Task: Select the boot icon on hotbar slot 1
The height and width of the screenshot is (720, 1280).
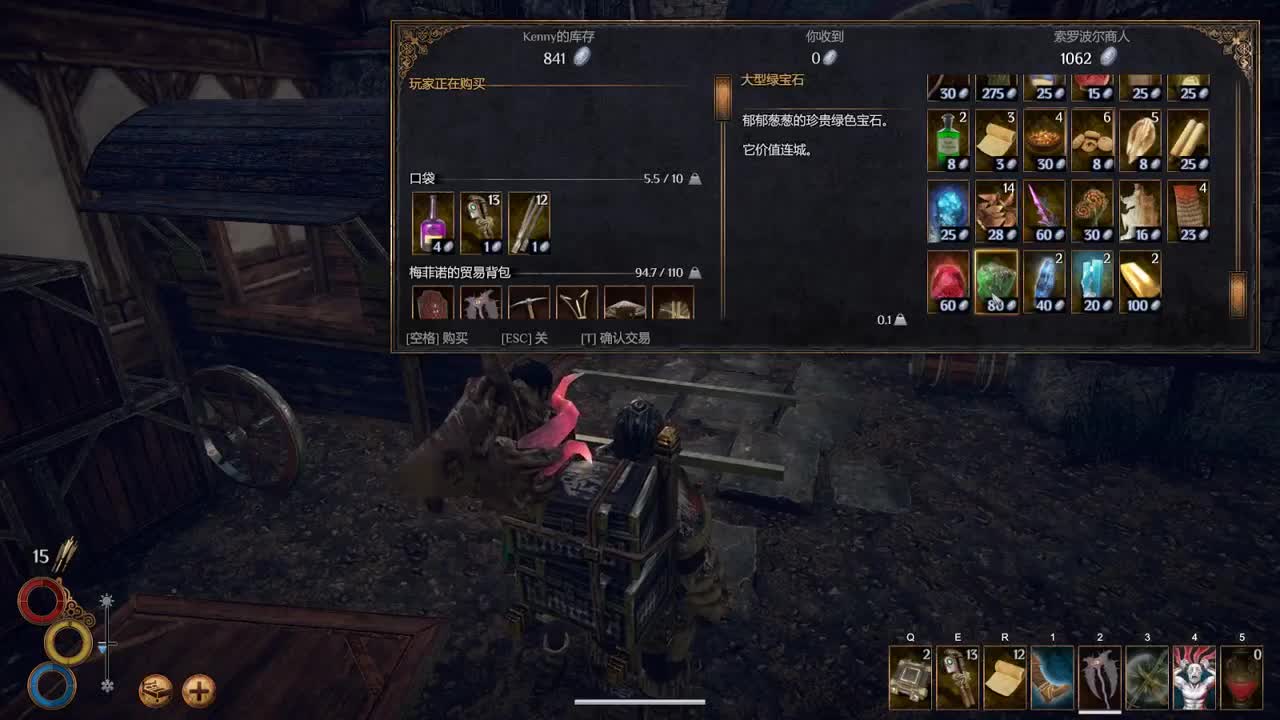Action: click(1051, 677)
